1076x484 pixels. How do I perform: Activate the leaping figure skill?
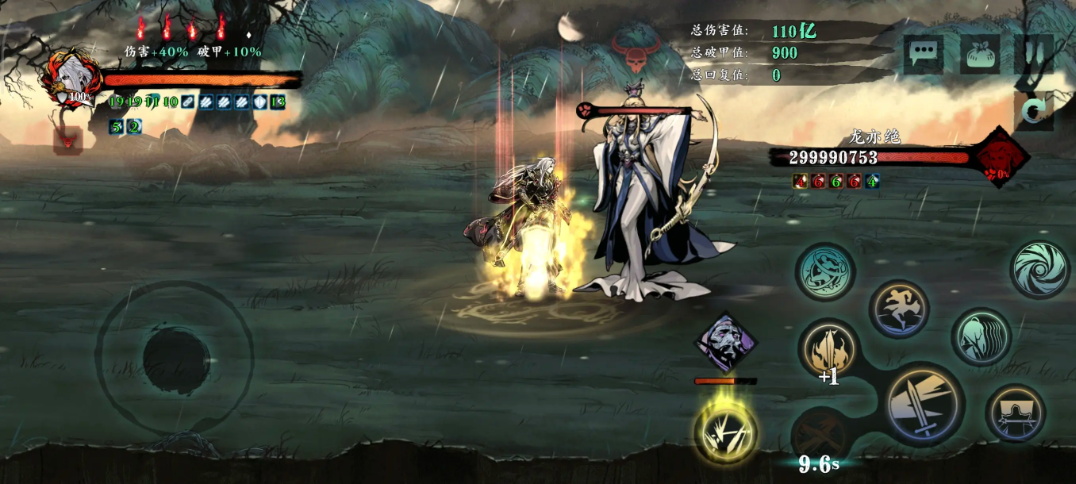click(899, 309)
